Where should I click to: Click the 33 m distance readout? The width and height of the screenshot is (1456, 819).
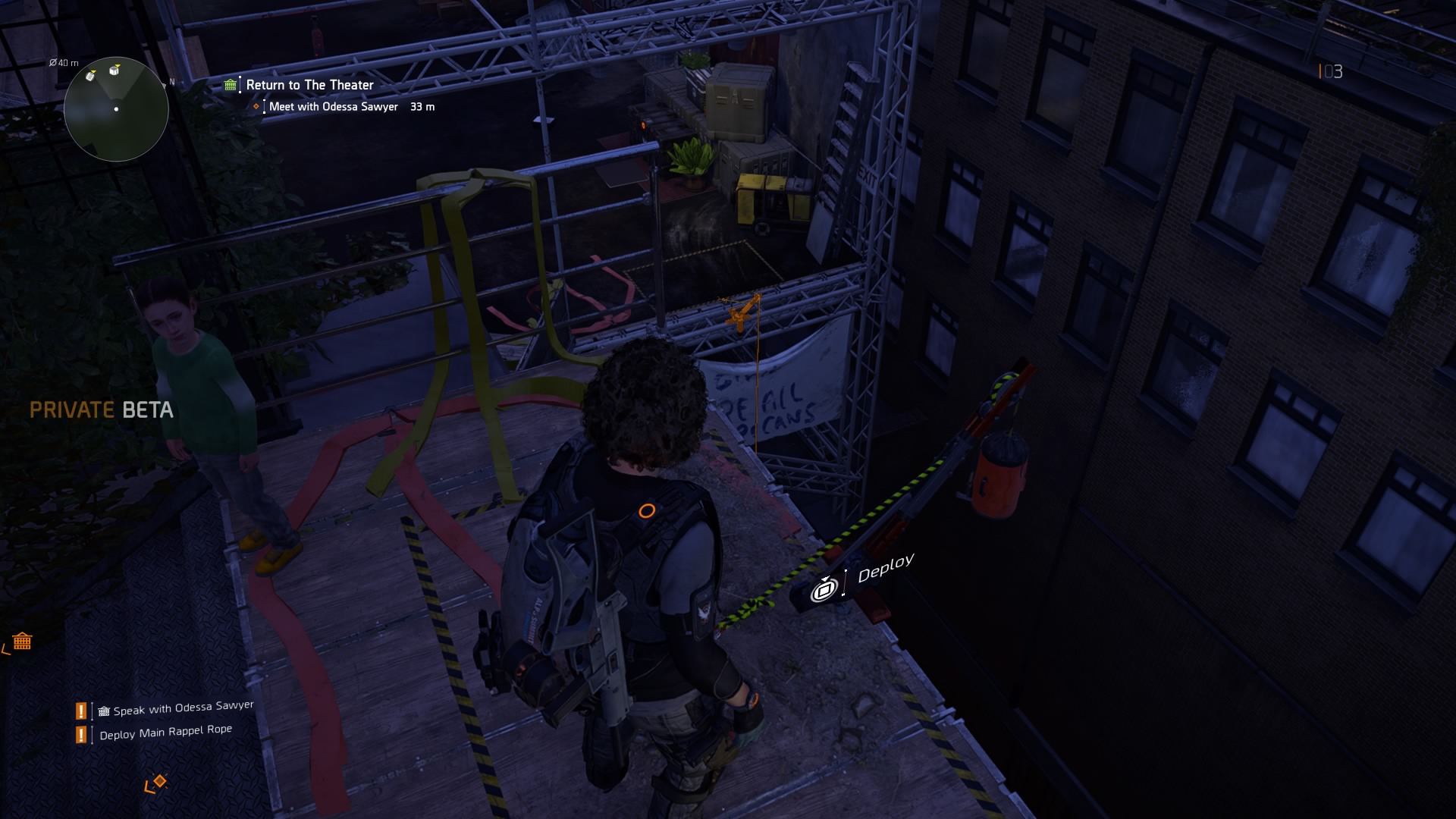point(421,107)
